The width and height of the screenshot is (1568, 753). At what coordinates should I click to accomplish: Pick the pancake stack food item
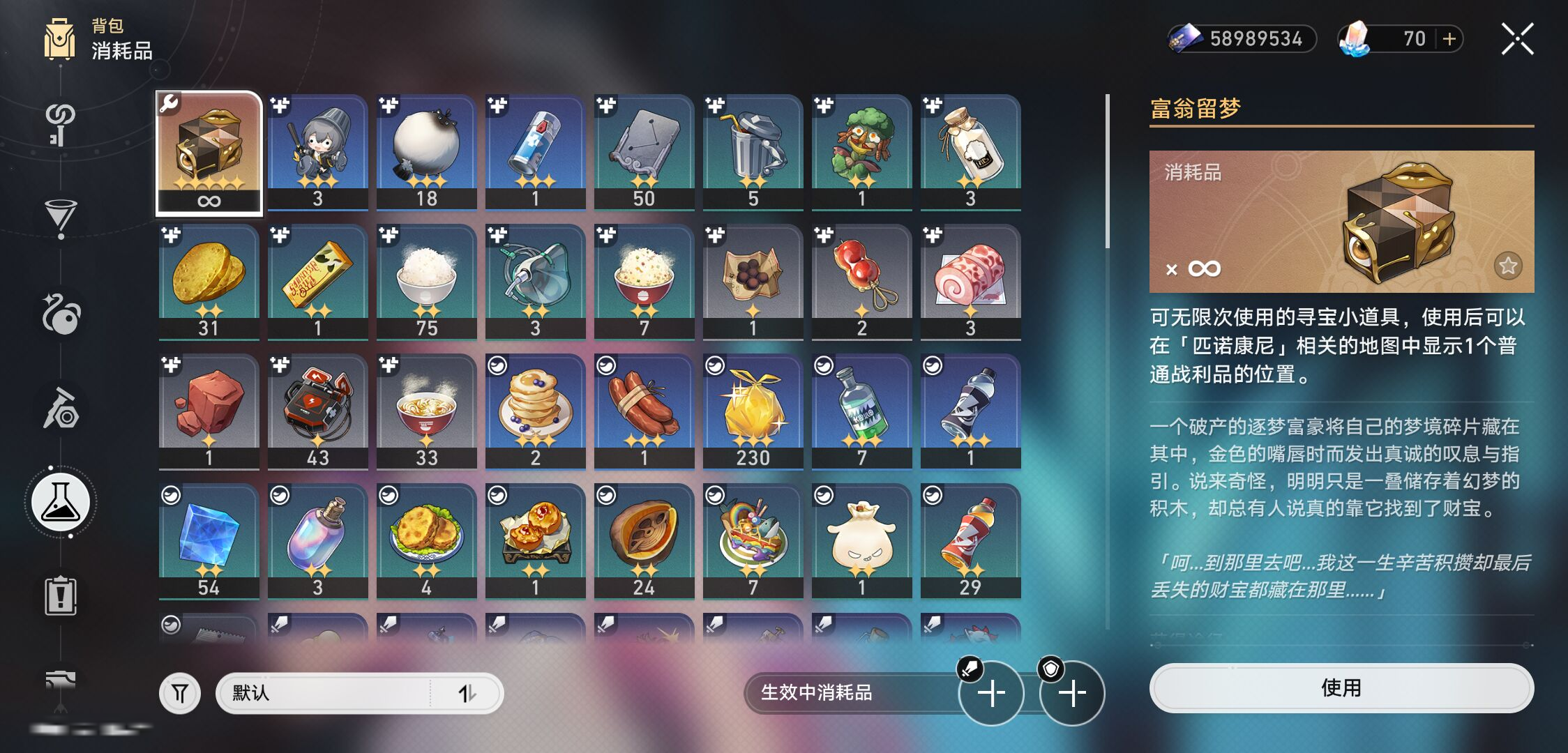pyautogui.click(x=535, y=411)
